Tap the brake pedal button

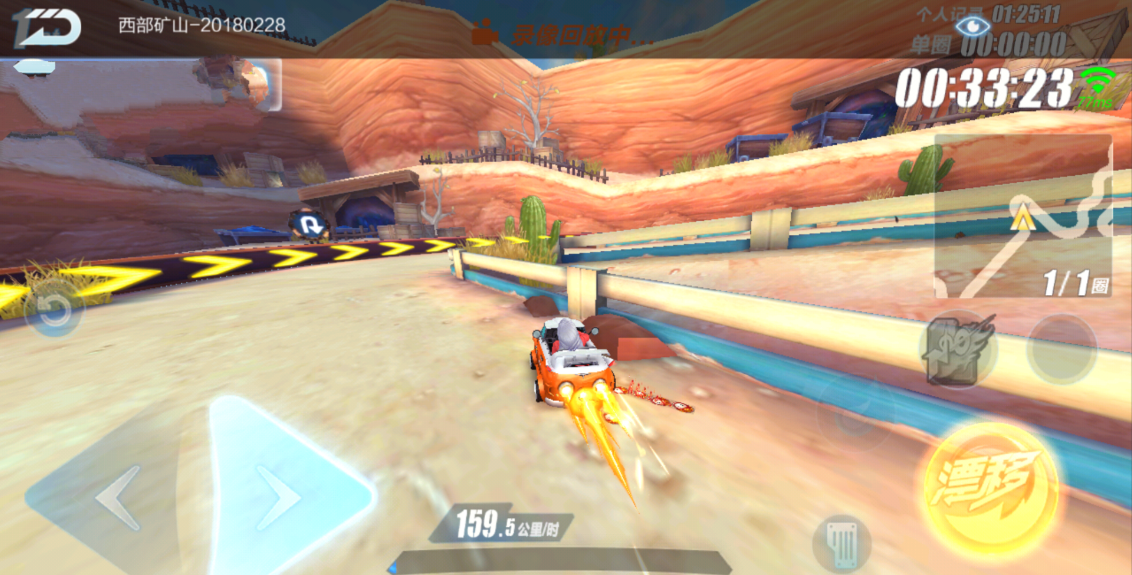coord(842,544)
